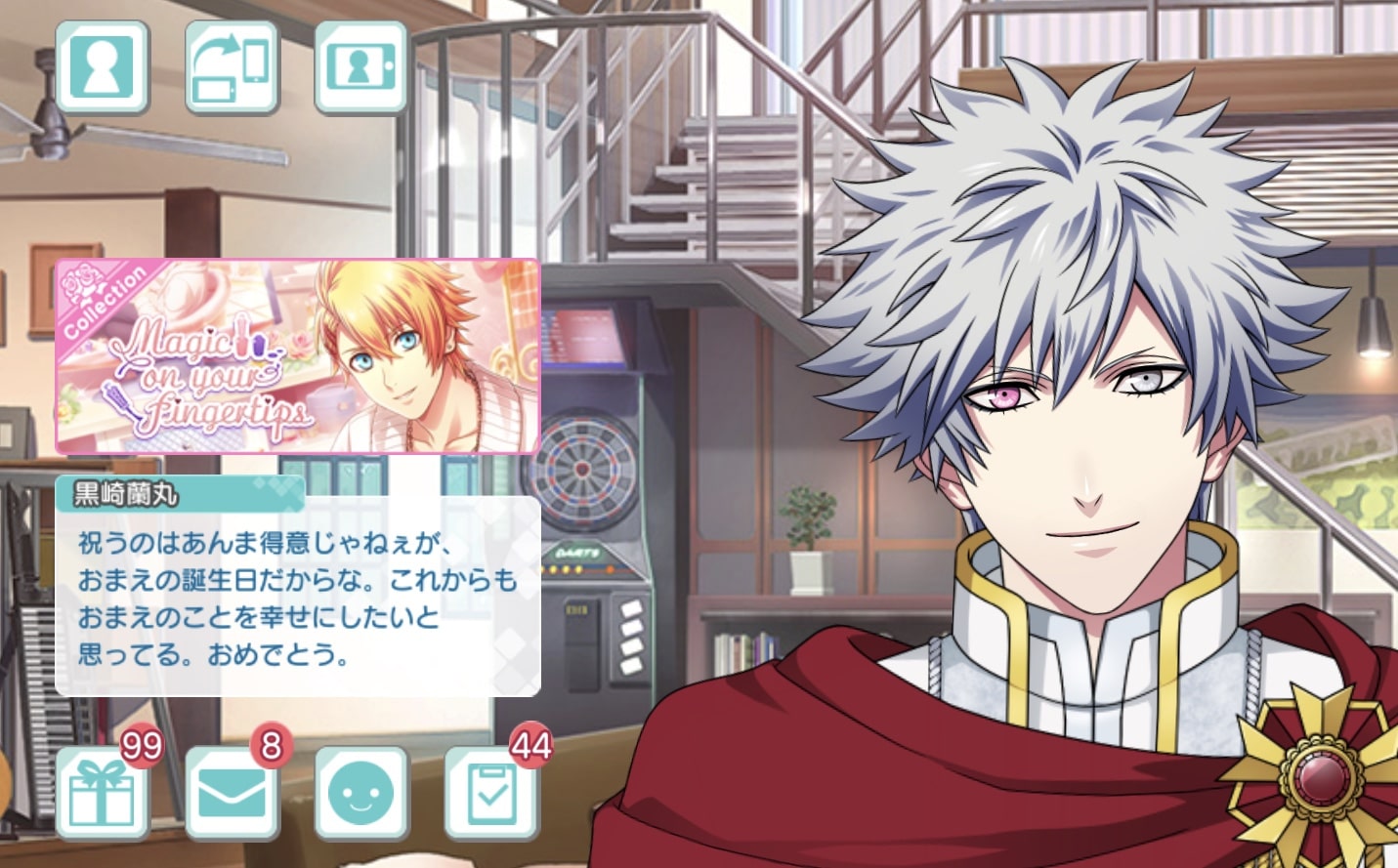Screen dimensions: 1398x868
Task: Open the gift box presents button
Action: point(102,793)
